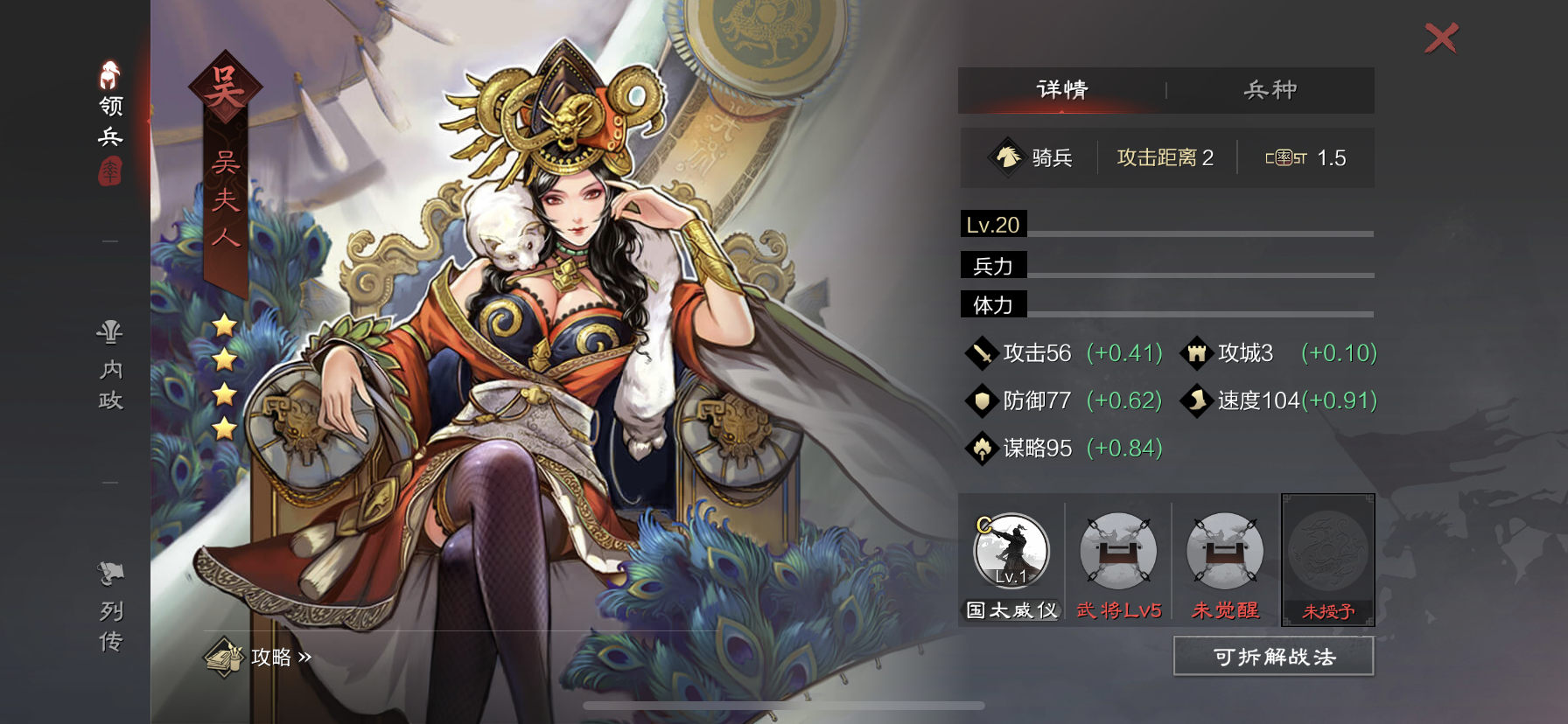
Task: Open the 列传 sidebar section
Action: point(108,603)
